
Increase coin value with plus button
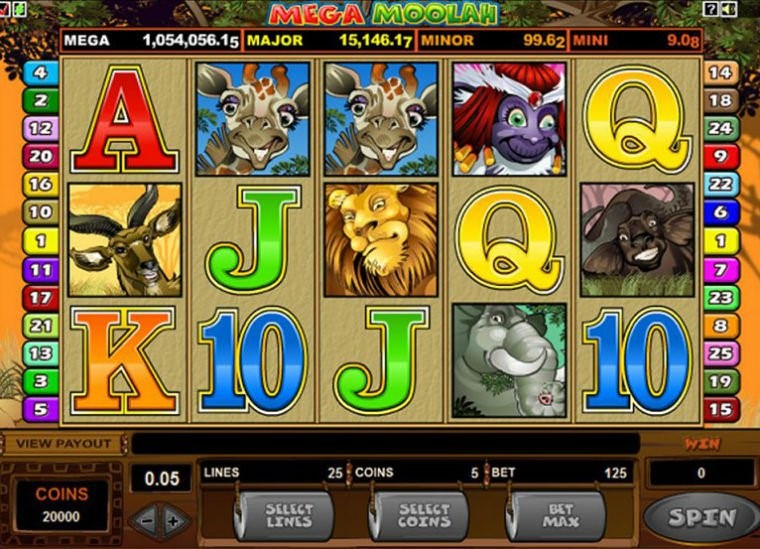[x=174, y=520]
